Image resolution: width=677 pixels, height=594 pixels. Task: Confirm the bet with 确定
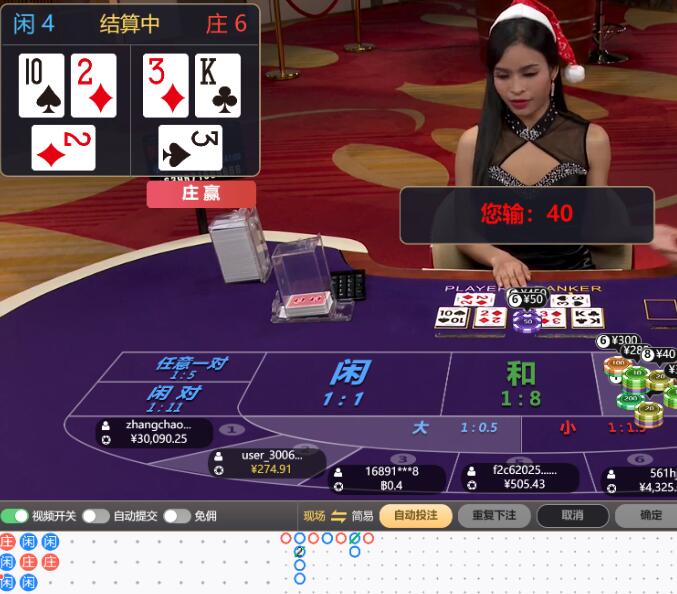649,516
